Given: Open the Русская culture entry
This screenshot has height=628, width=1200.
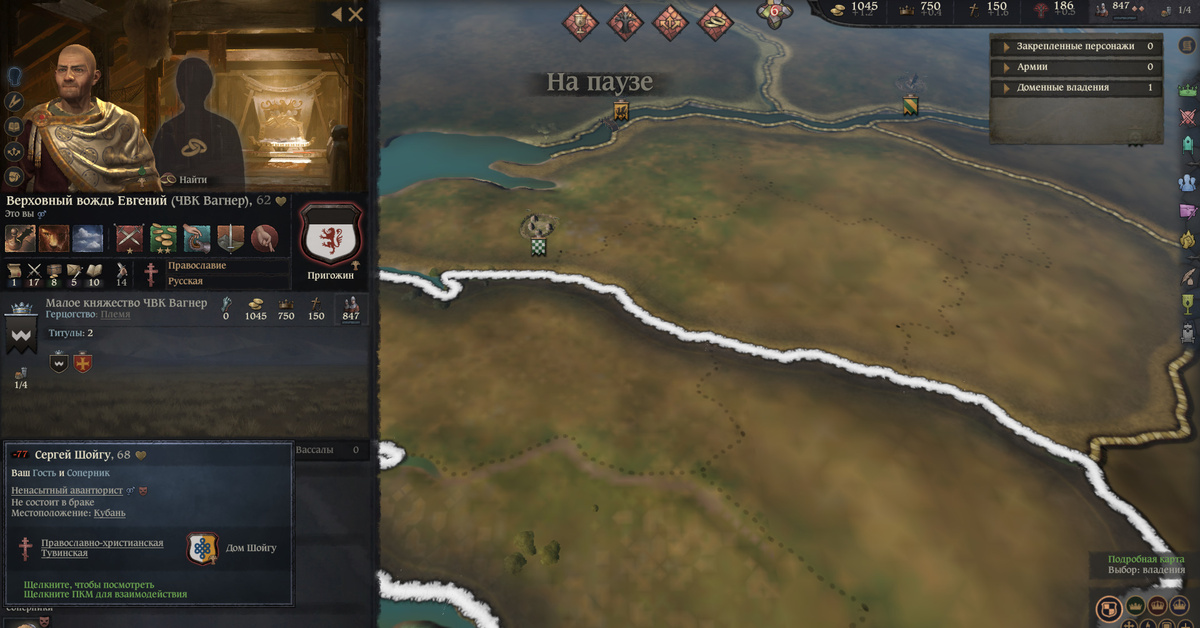Looking at the screenshot, I should pyautogui.click(x=185, y=281).
